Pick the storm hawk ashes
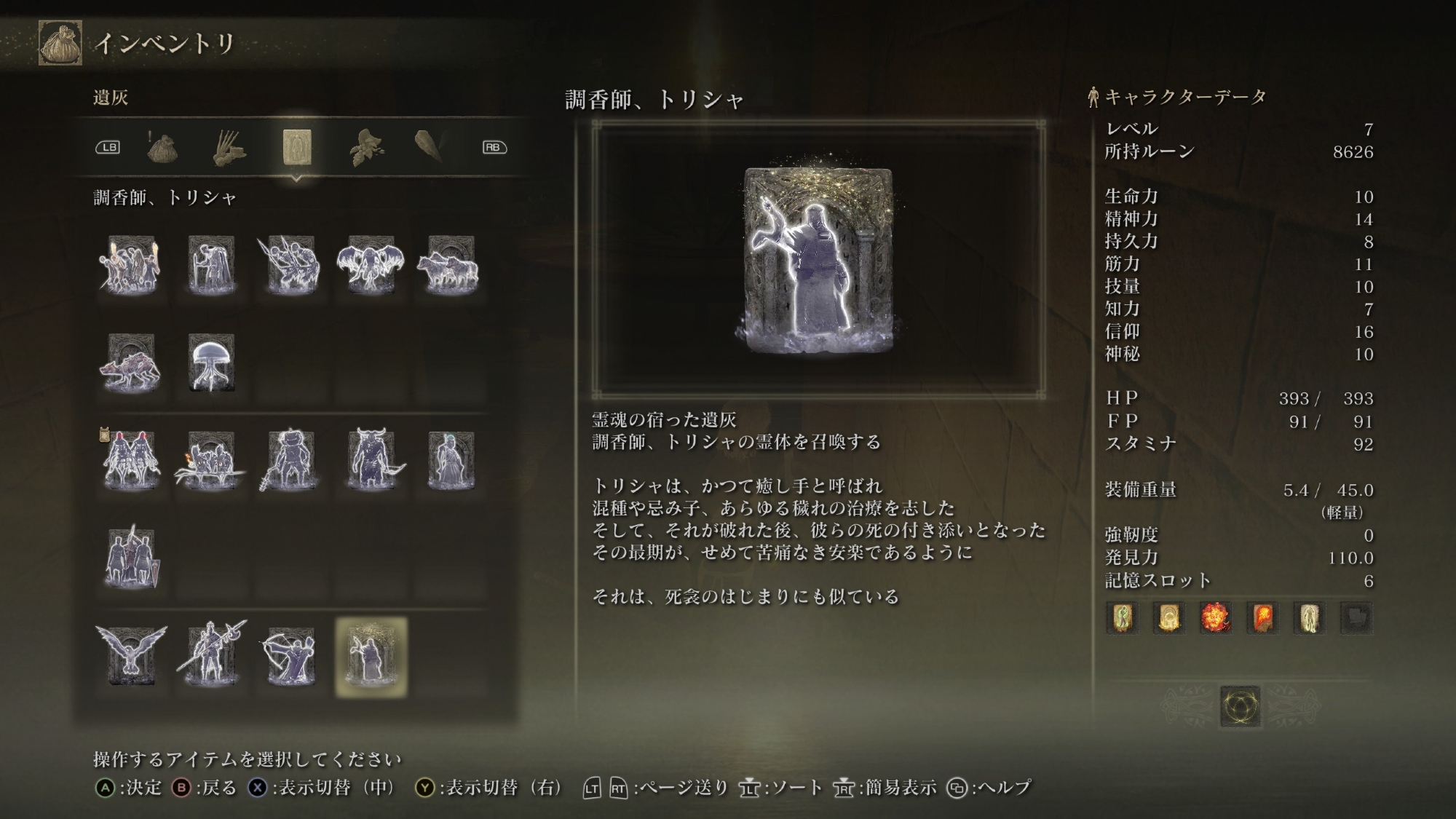 131,656
